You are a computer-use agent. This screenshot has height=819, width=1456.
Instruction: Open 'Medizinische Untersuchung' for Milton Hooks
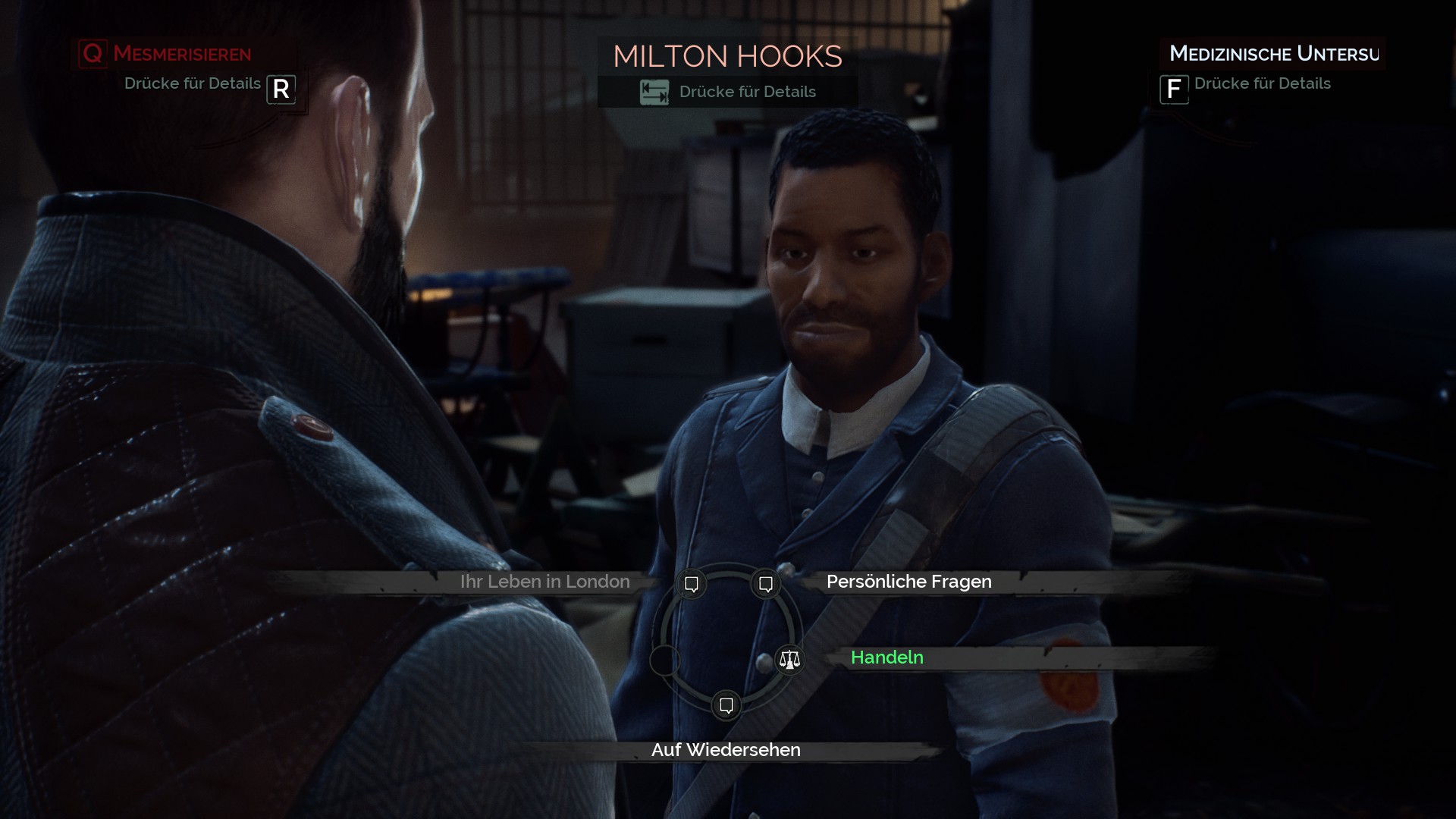[x=1272, y=54]
